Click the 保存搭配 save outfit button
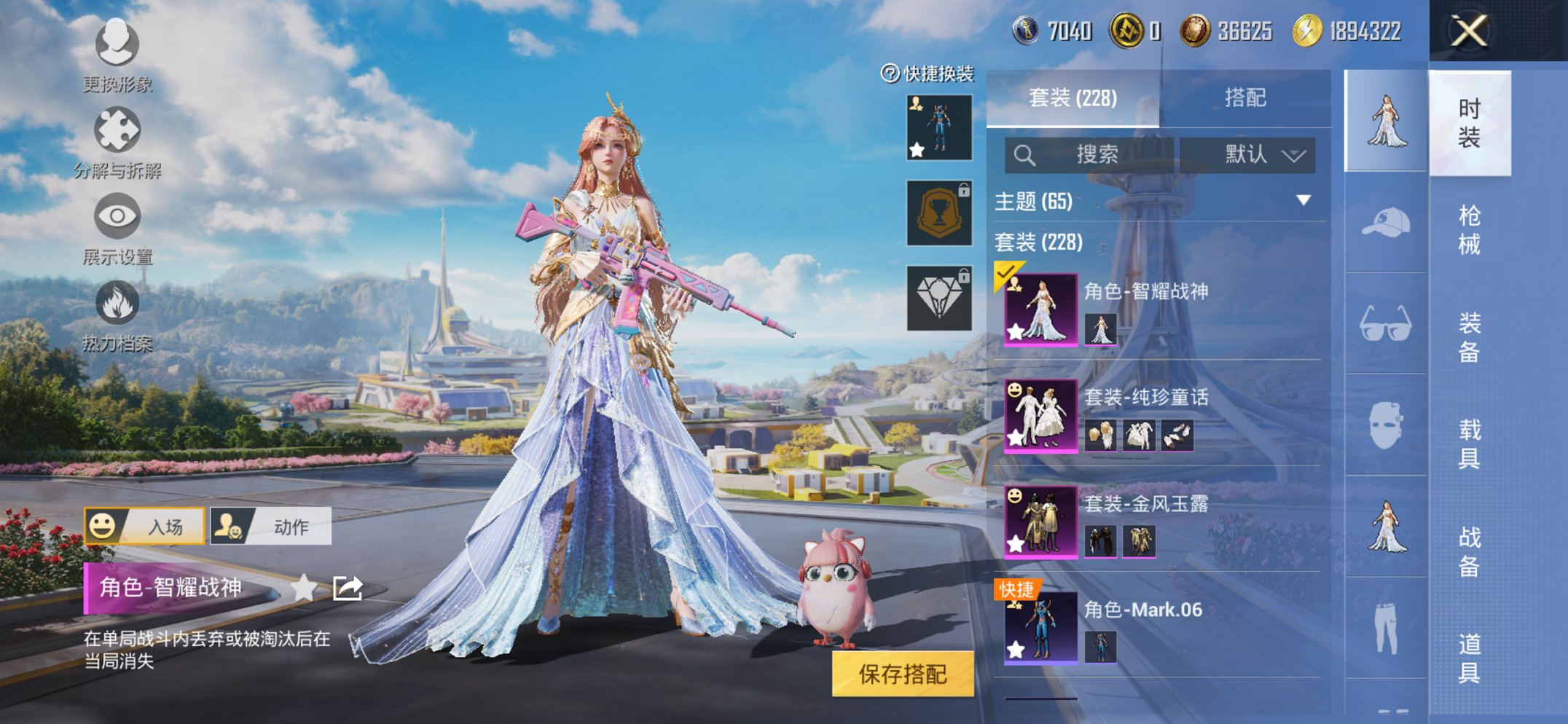This screenshot has width=1568, height=724. (902, 674)
